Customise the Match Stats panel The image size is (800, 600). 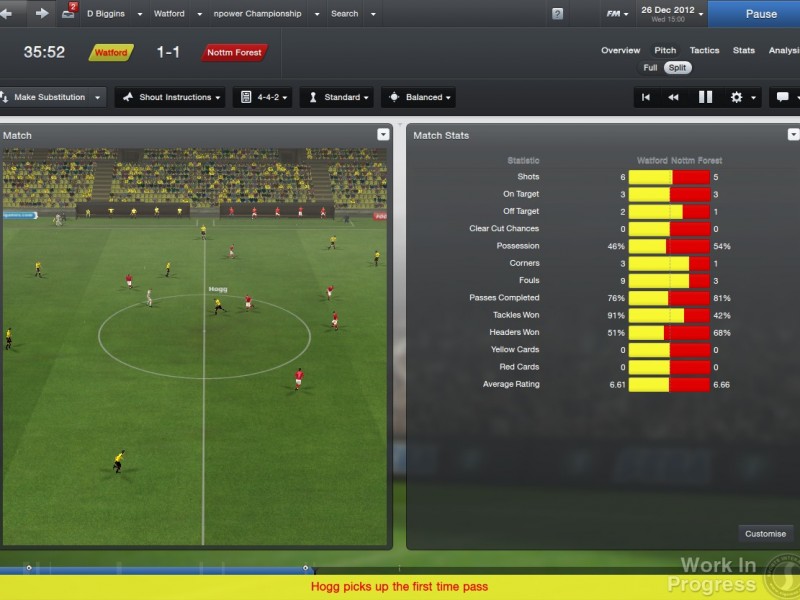click(x=765, y=533)
